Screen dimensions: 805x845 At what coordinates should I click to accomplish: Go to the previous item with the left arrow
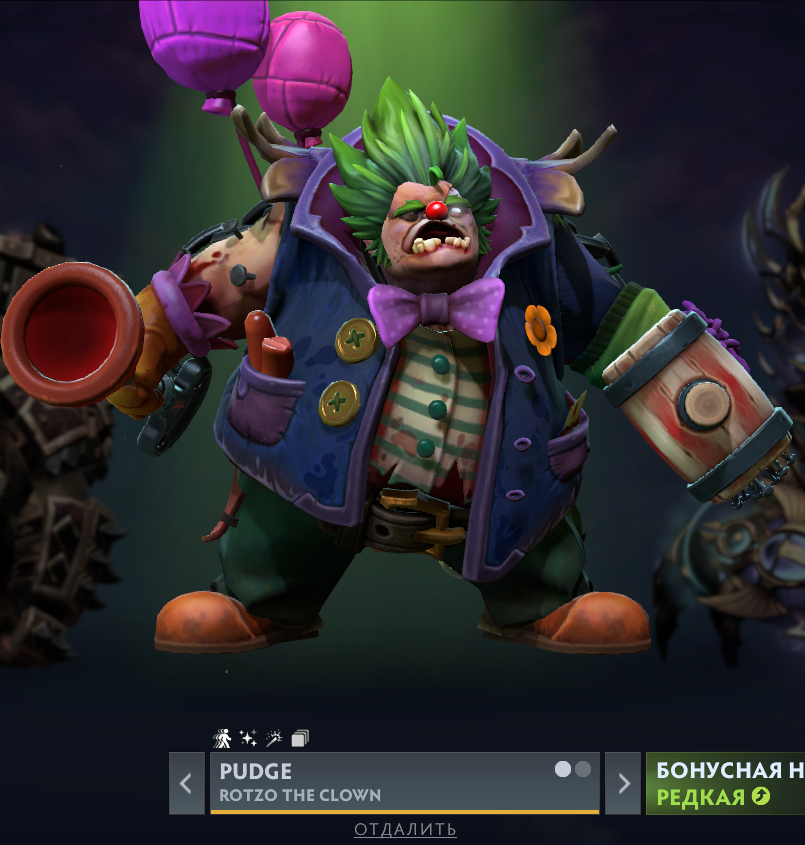coord(186,783)
